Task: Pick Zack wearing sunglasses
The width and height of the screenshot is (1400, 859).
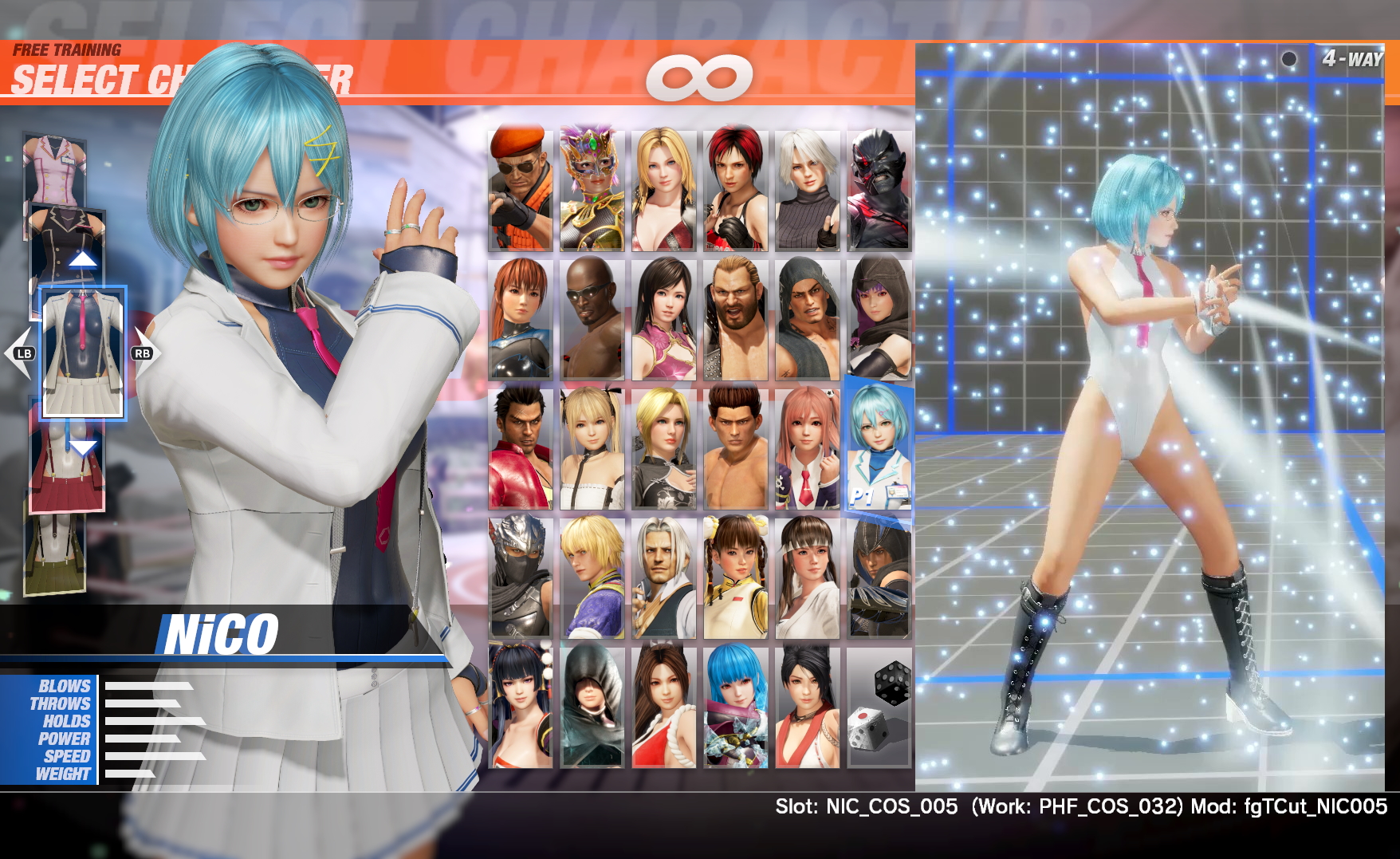Action: tap(592, 319)
